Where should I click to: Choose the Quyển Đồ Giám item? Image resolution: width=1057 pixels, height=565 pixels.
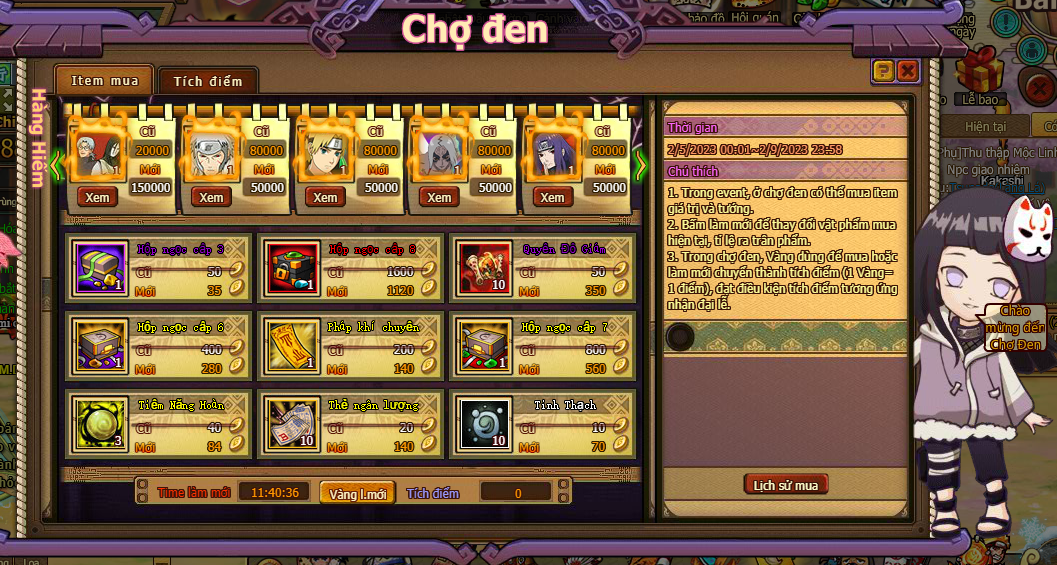click(x=486, y=269)
